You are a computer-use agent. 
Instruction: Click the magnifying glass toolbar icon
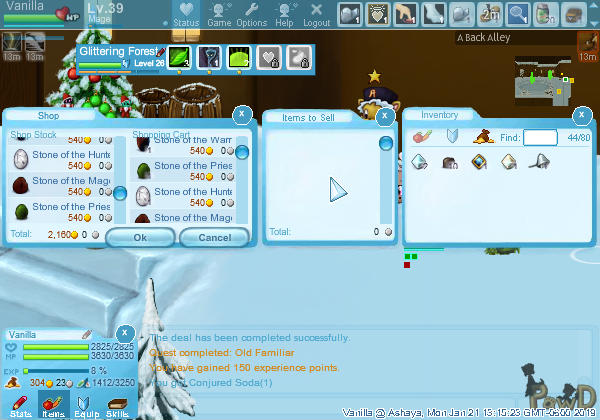coord(518,13)
